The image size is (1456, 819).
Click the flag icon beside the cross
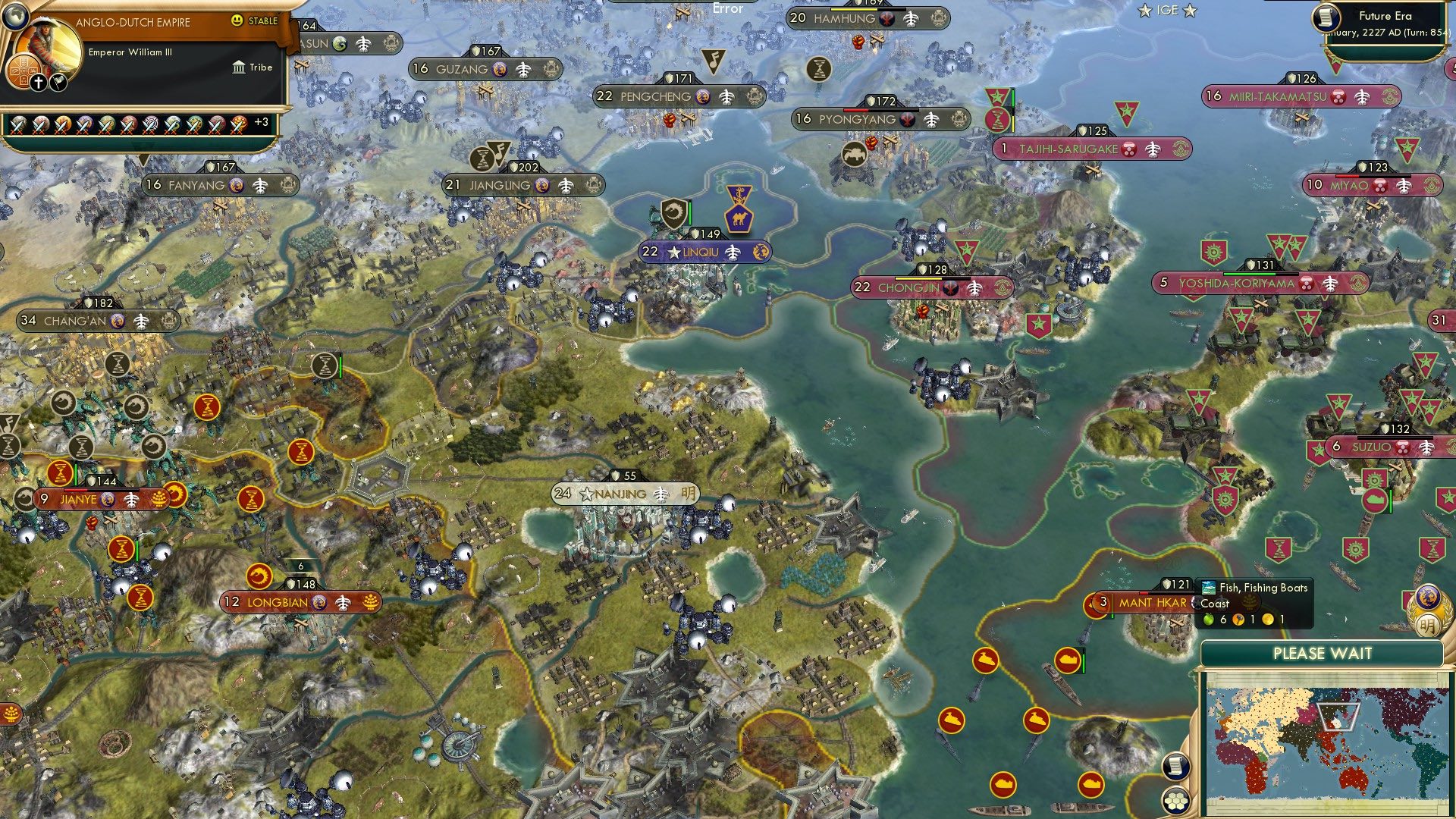tap(58, 82)
